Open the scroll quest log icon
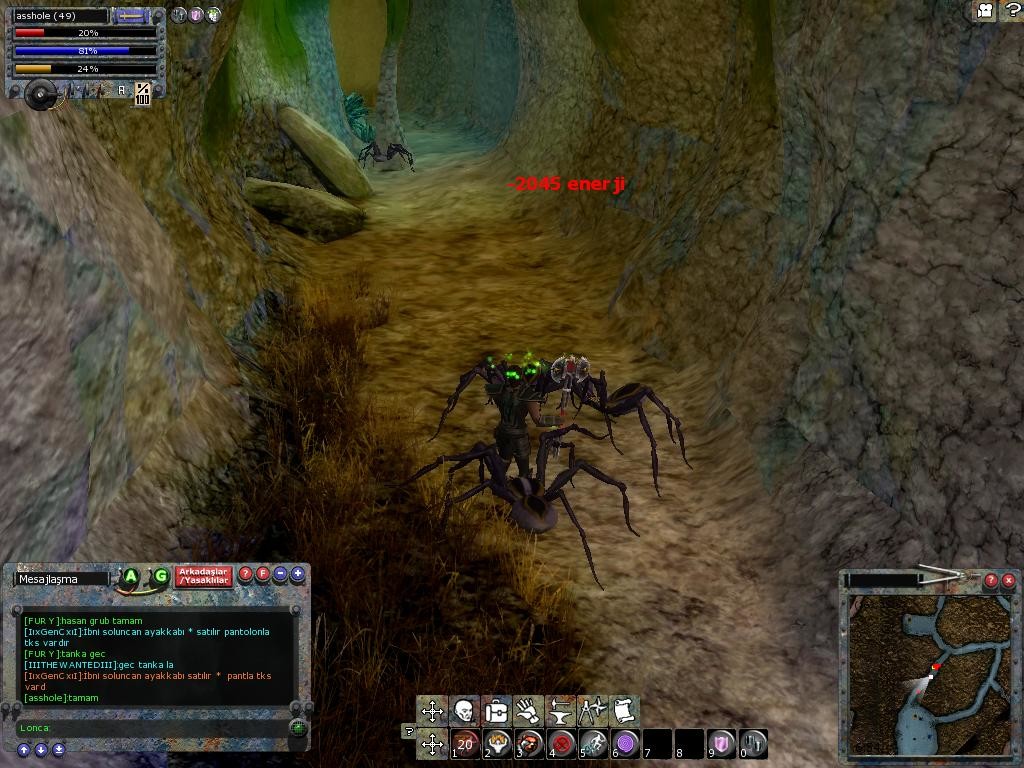 [x=624, y=711]
